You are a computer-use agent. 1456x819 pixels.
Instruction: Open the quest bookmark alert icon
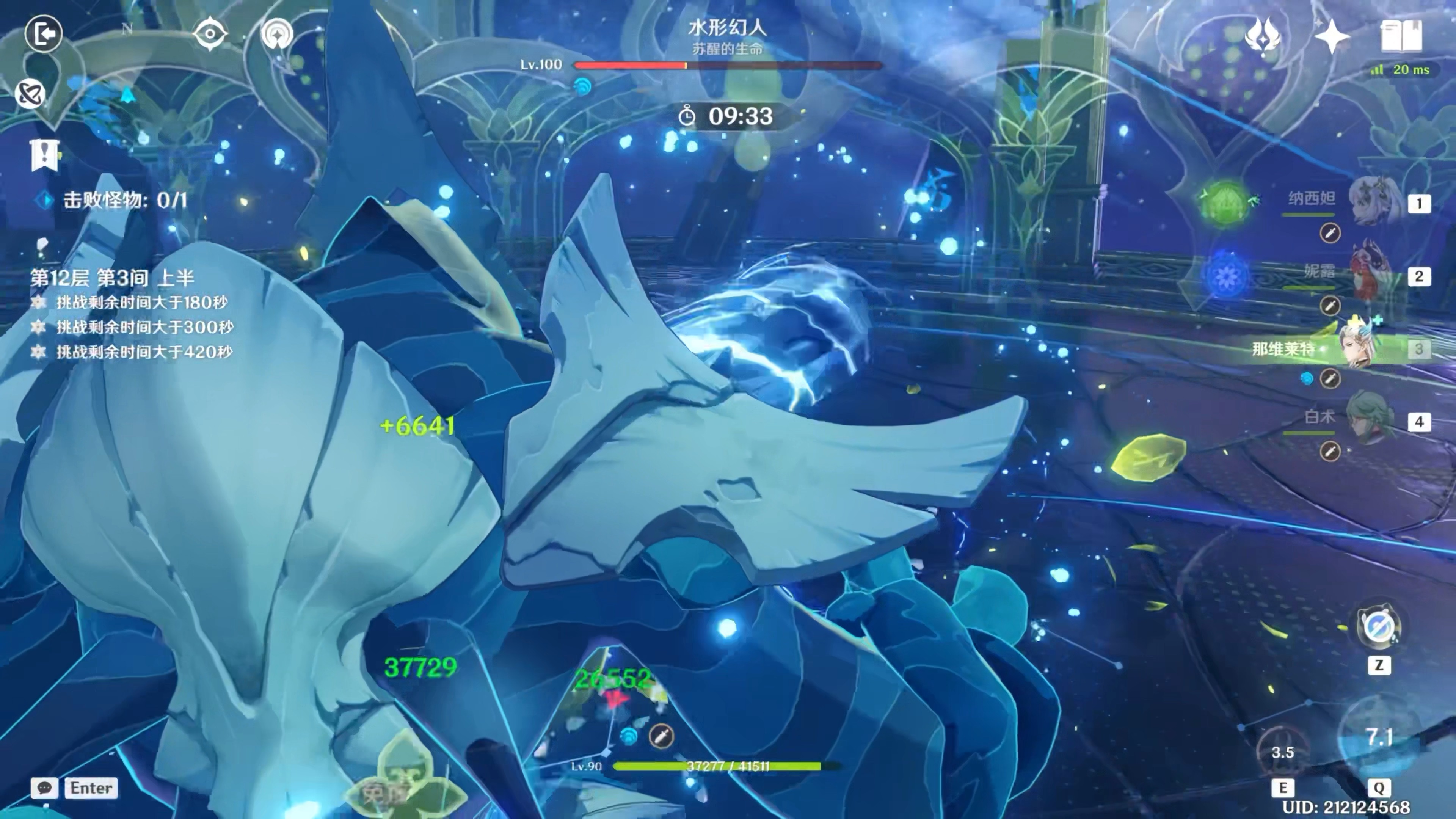click(x=44, y=154)
